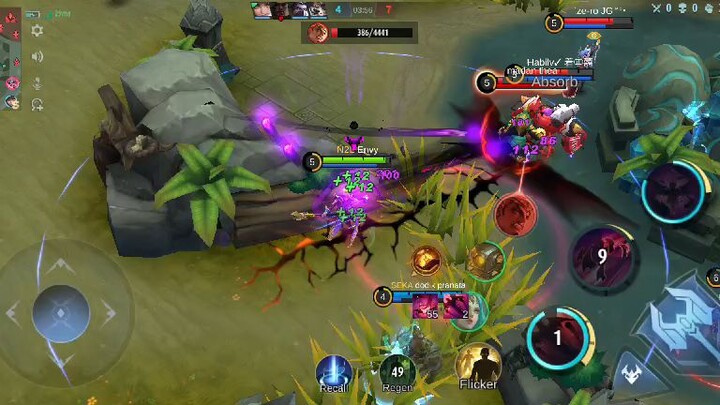The height and width of the screenshot is (405, 720).
Task: Tap the horned emblem button beside attack
Action: point(630,374)
